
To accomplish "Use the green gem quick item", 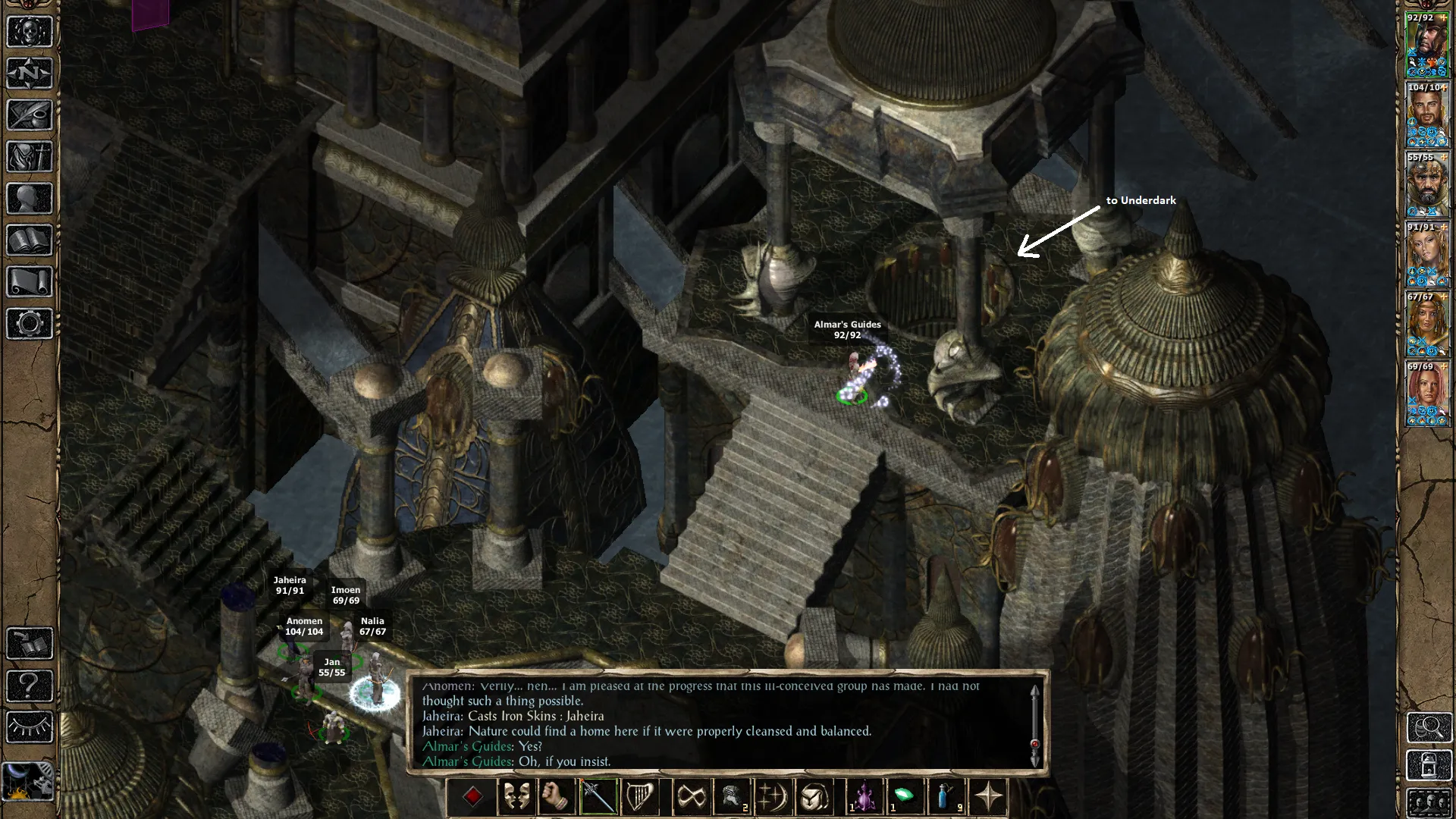I will pyautogui.click(x=905, y=797).
